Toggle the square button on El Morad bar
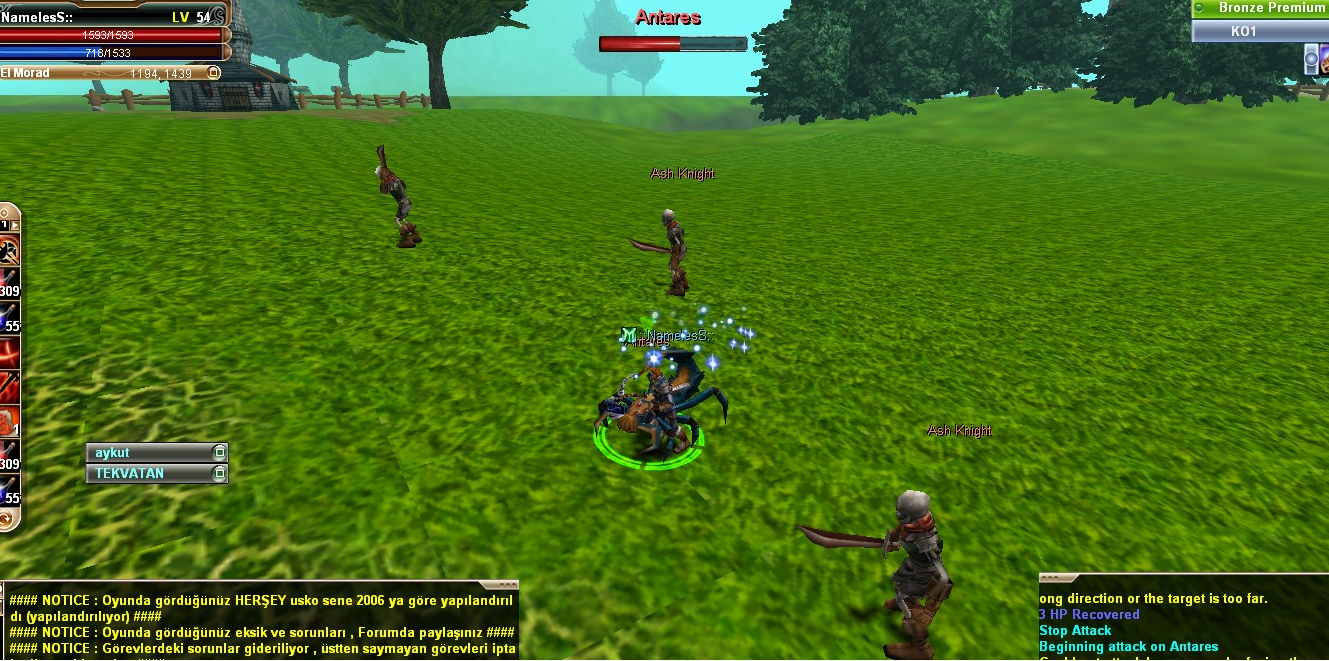 212,73
